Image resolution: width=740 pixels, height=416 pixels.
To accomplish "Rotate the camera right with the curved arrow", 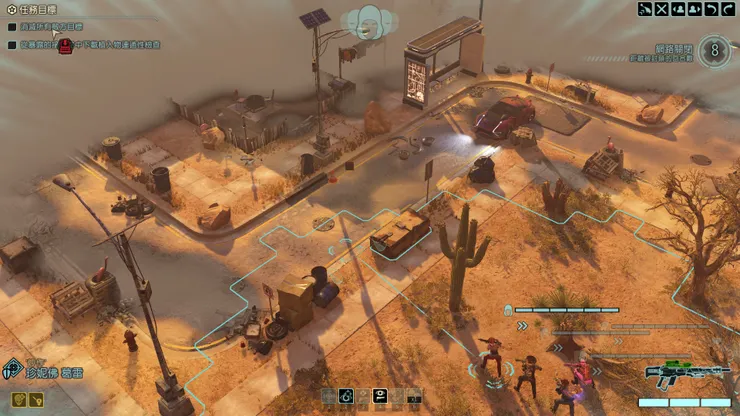I will 725,9.
